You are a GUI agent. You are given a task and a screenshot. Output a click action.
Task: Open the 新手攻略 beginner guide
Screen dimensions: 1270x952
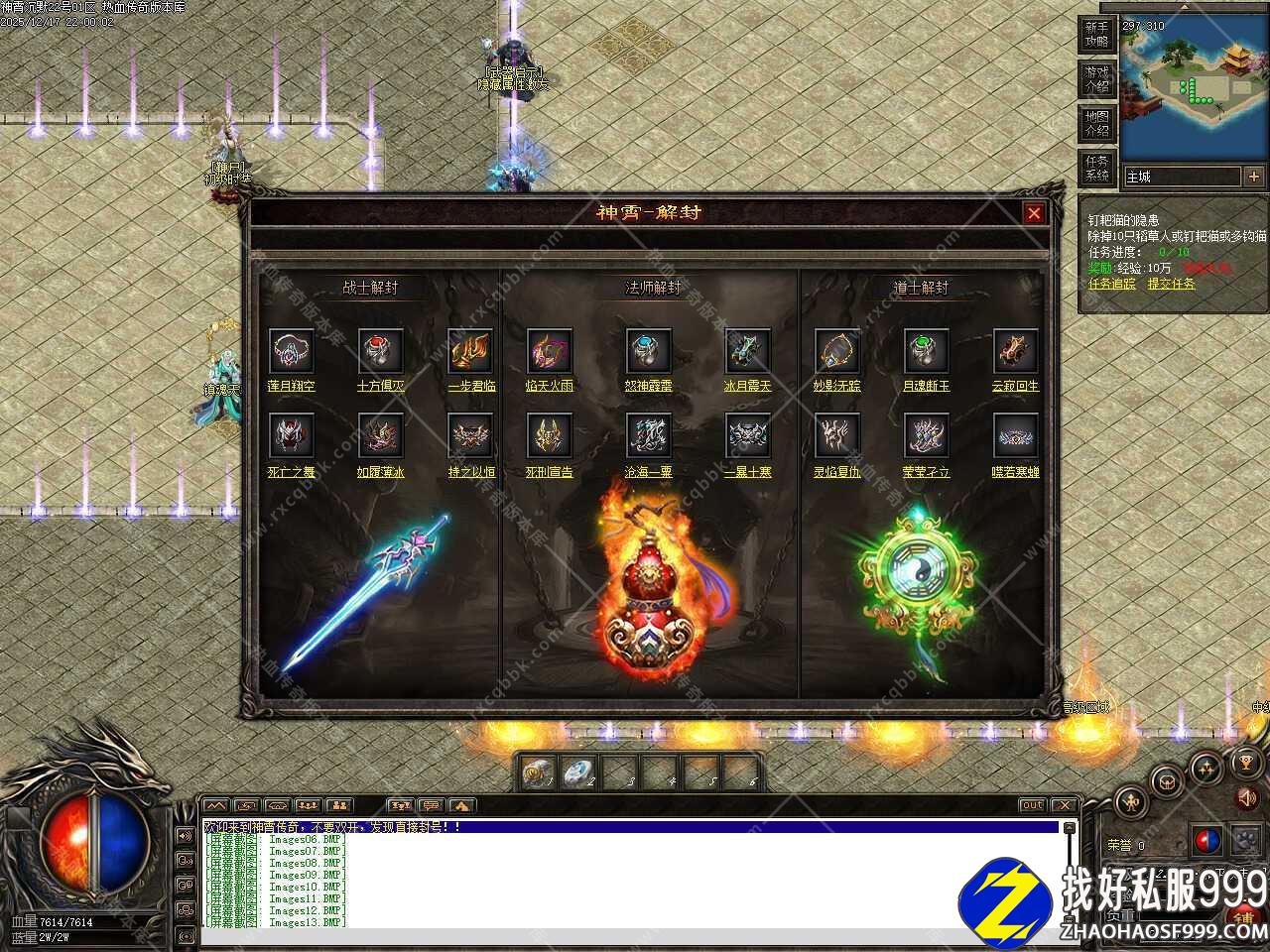[1096, 35]
